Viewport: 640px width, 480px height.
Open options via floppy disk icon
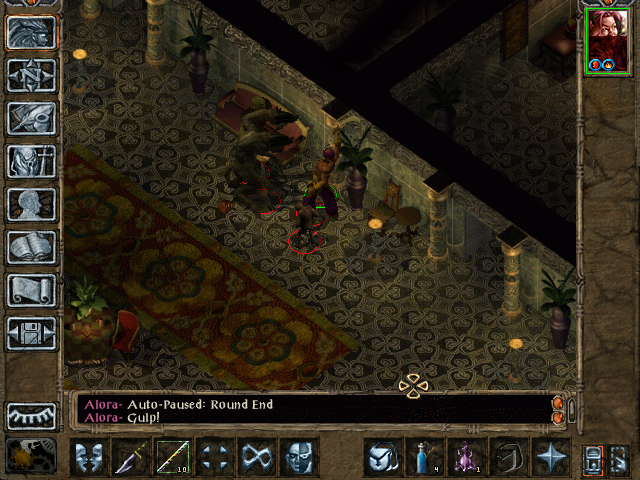32,333
